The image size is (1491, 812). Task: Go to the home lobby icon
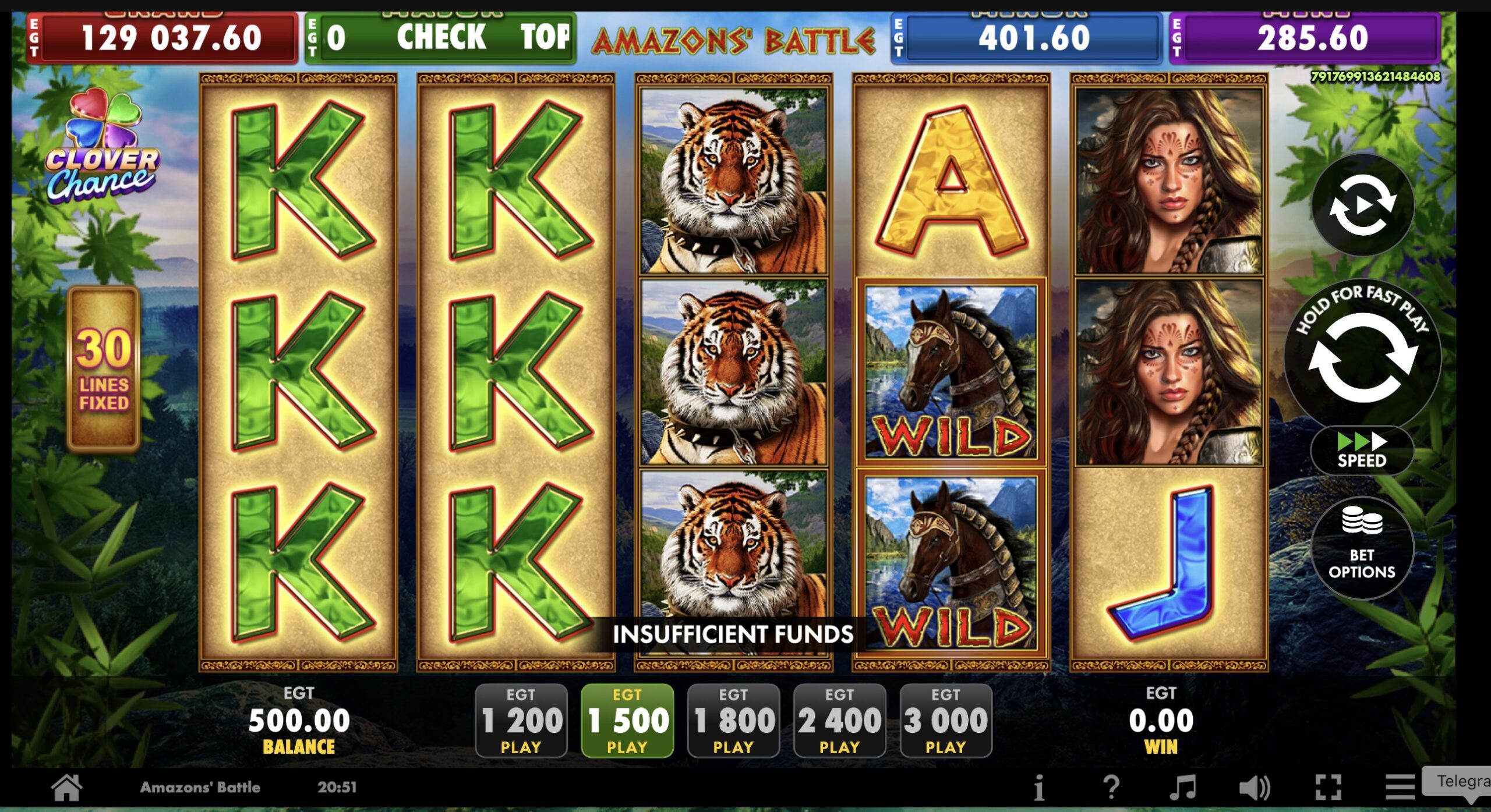click(66, 788)
